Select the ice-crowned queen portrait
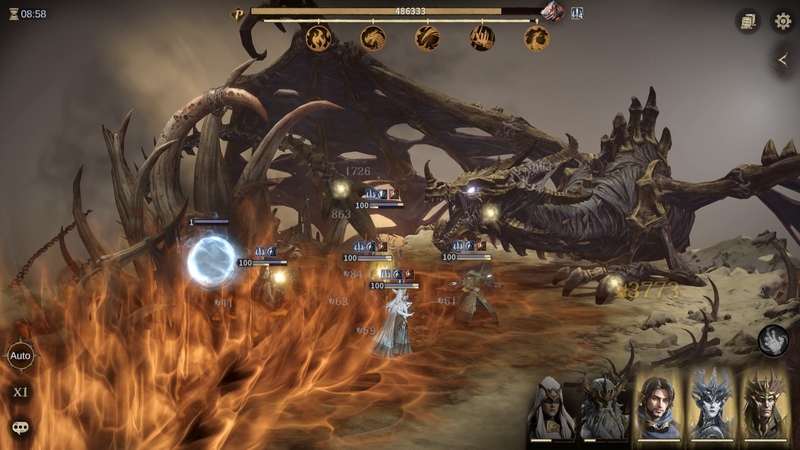Viewport: 800px width, 450px height. (x=711, y=408)
